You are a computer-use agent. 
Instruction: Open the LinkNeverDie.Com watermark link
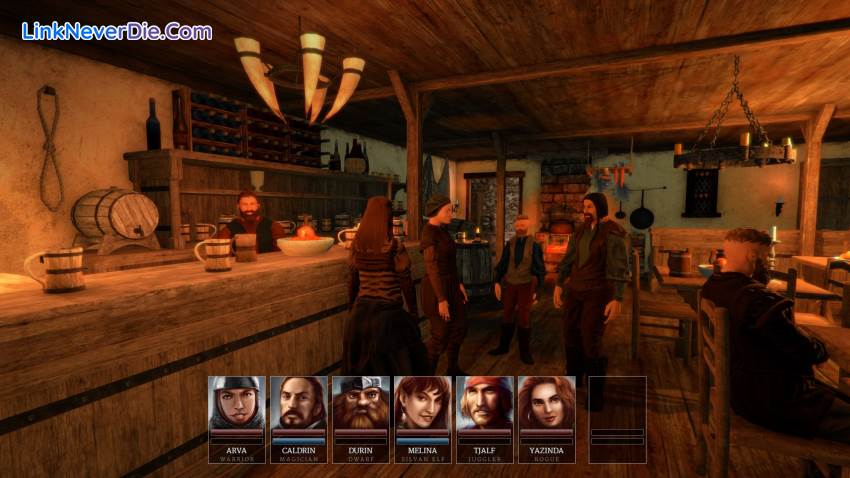point(117,31)
